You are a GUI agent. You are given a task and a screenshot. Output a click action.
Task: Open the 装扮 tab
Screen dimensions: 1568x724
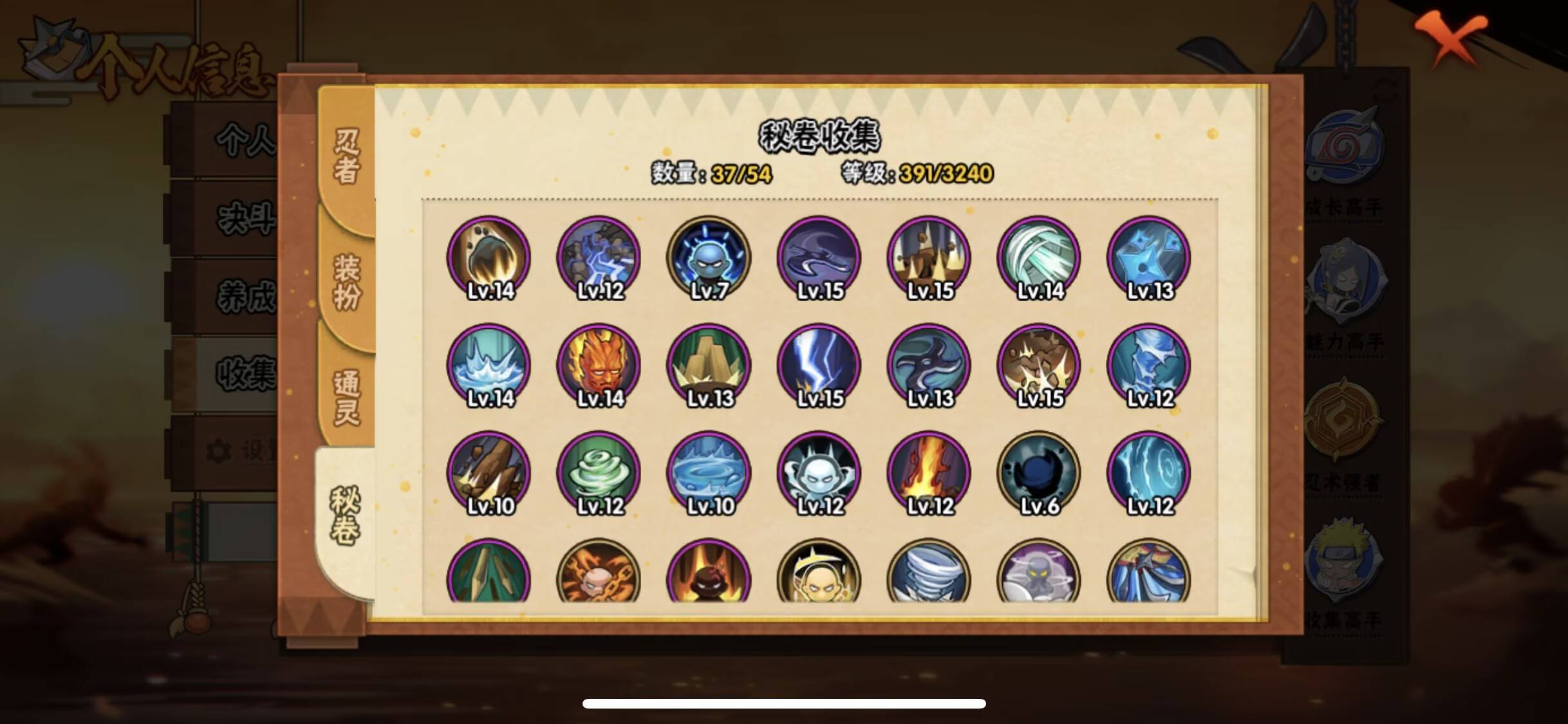[346, 281]
